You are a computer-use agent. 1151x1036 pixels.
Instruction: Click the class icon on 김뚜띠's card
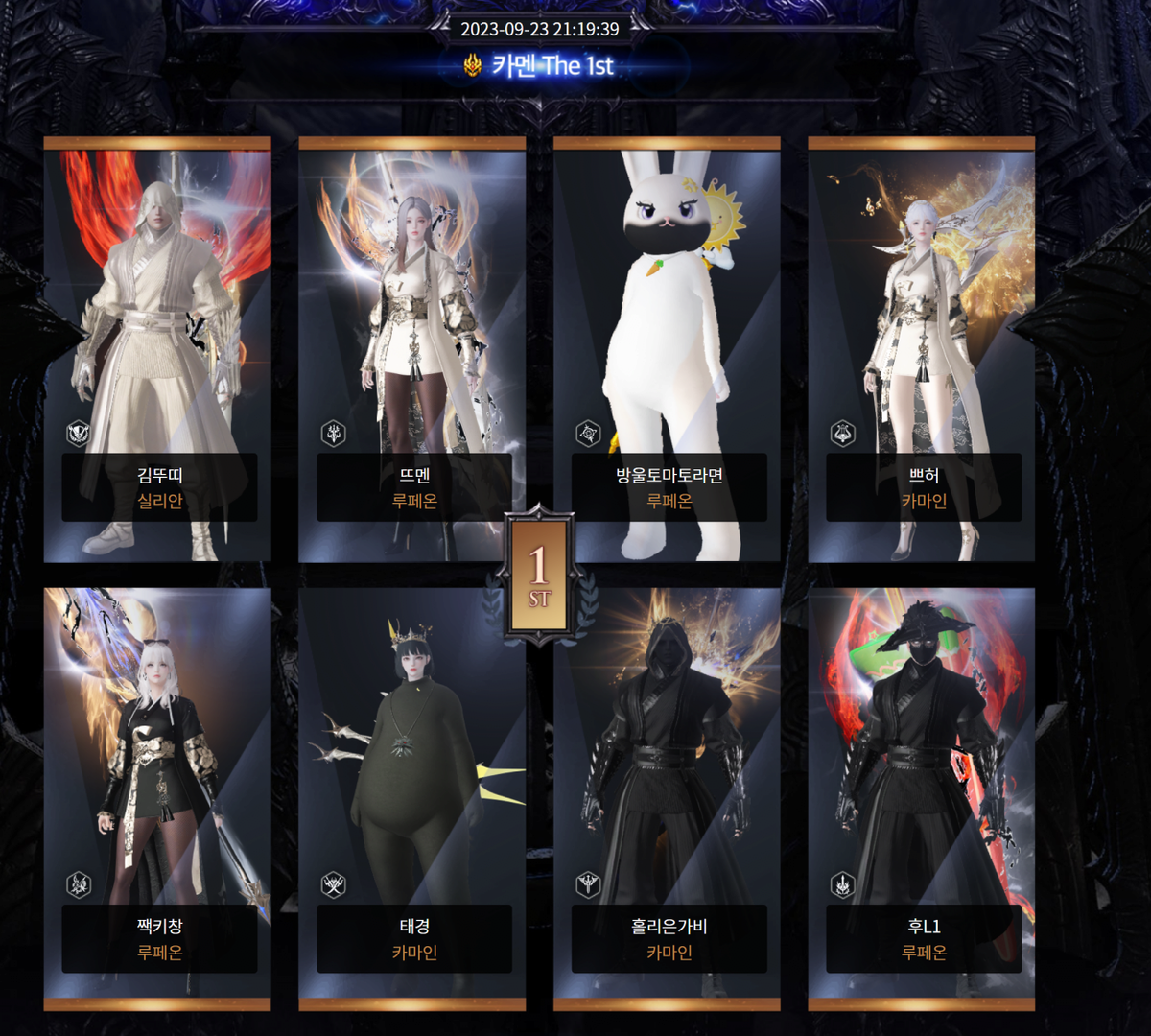tap(79, 434)
